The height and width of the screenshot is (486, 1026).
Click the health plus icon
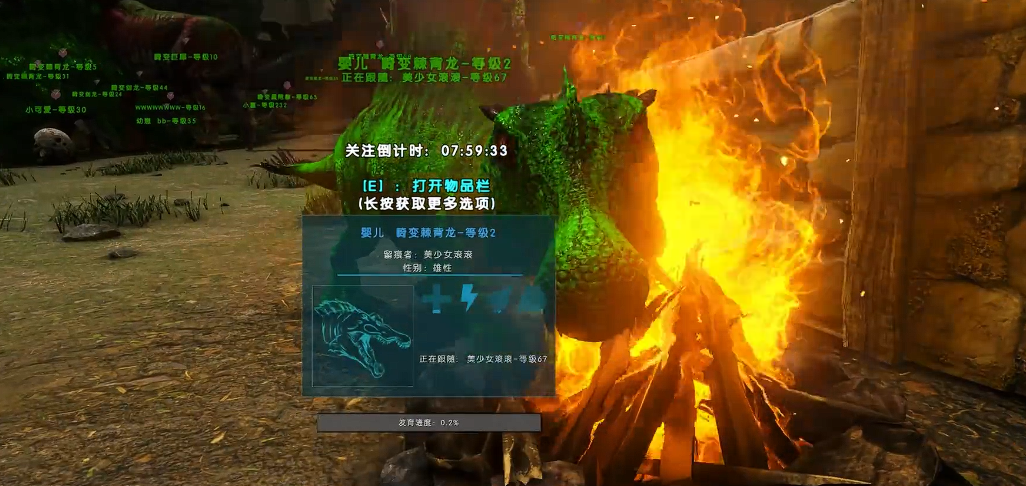436,299
